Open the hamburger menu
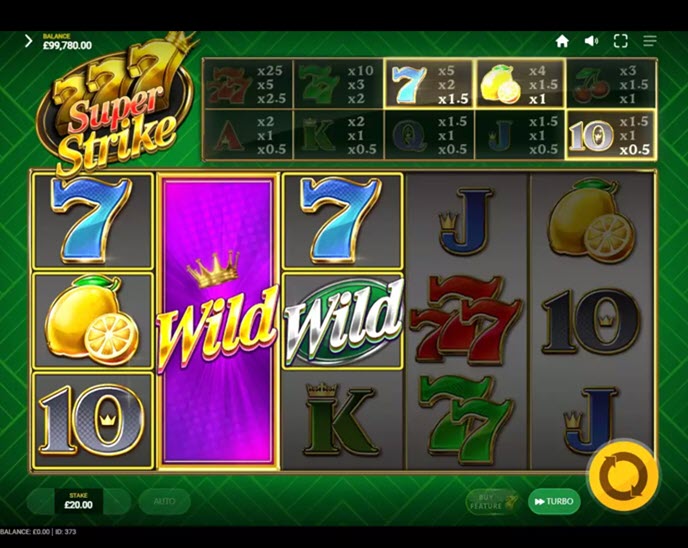Image resolution: width=688 pixels, height=548 pixels. (650, 41)
